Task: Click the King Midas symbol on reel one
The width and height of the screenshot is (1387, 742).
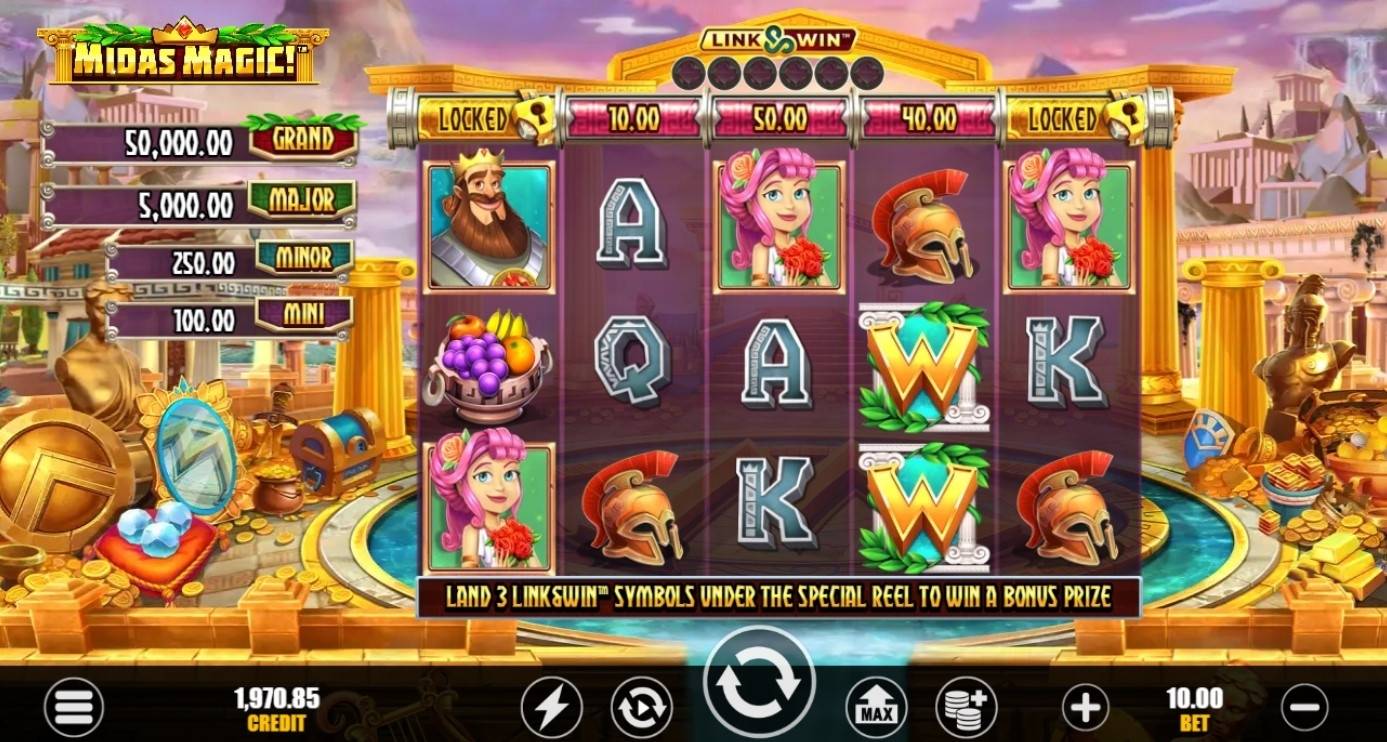Action: pos(486,226)
